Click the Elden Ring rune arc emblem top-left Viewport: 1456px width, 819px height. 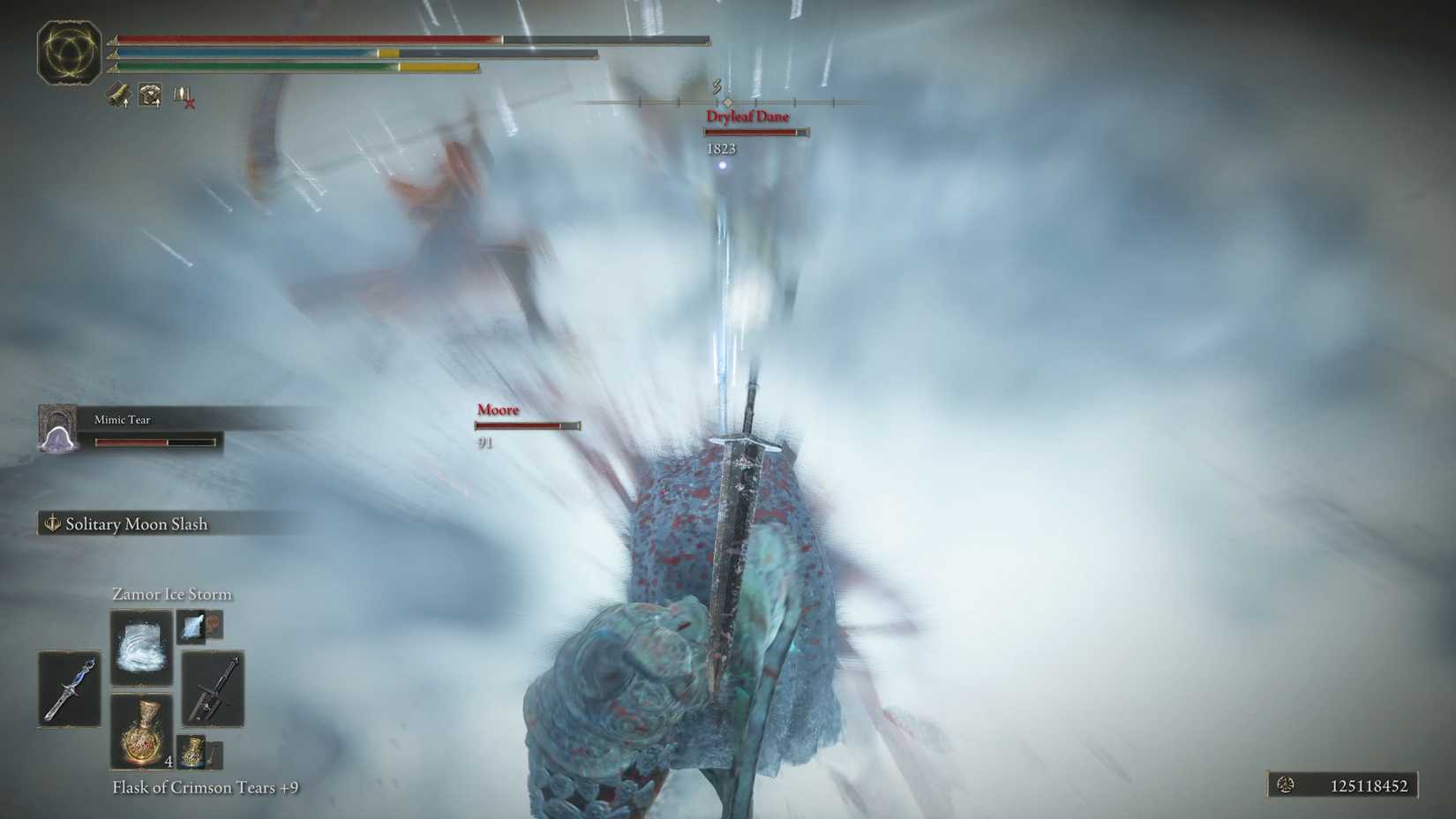pos(69,53)
